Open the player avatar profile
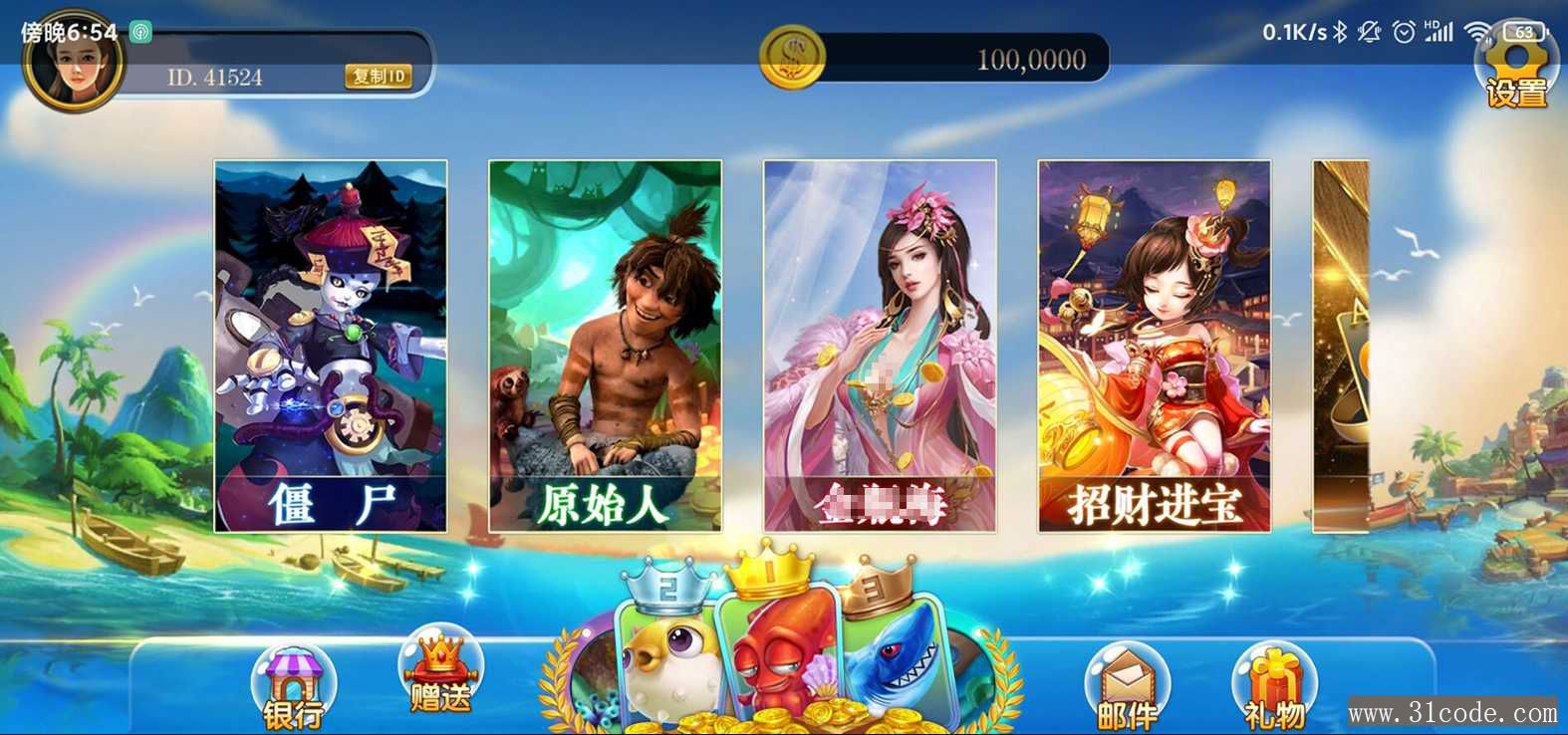Image resolution: width=1568 pixels, height=735 pixels. pyautogui.click(x=73, y=64)
